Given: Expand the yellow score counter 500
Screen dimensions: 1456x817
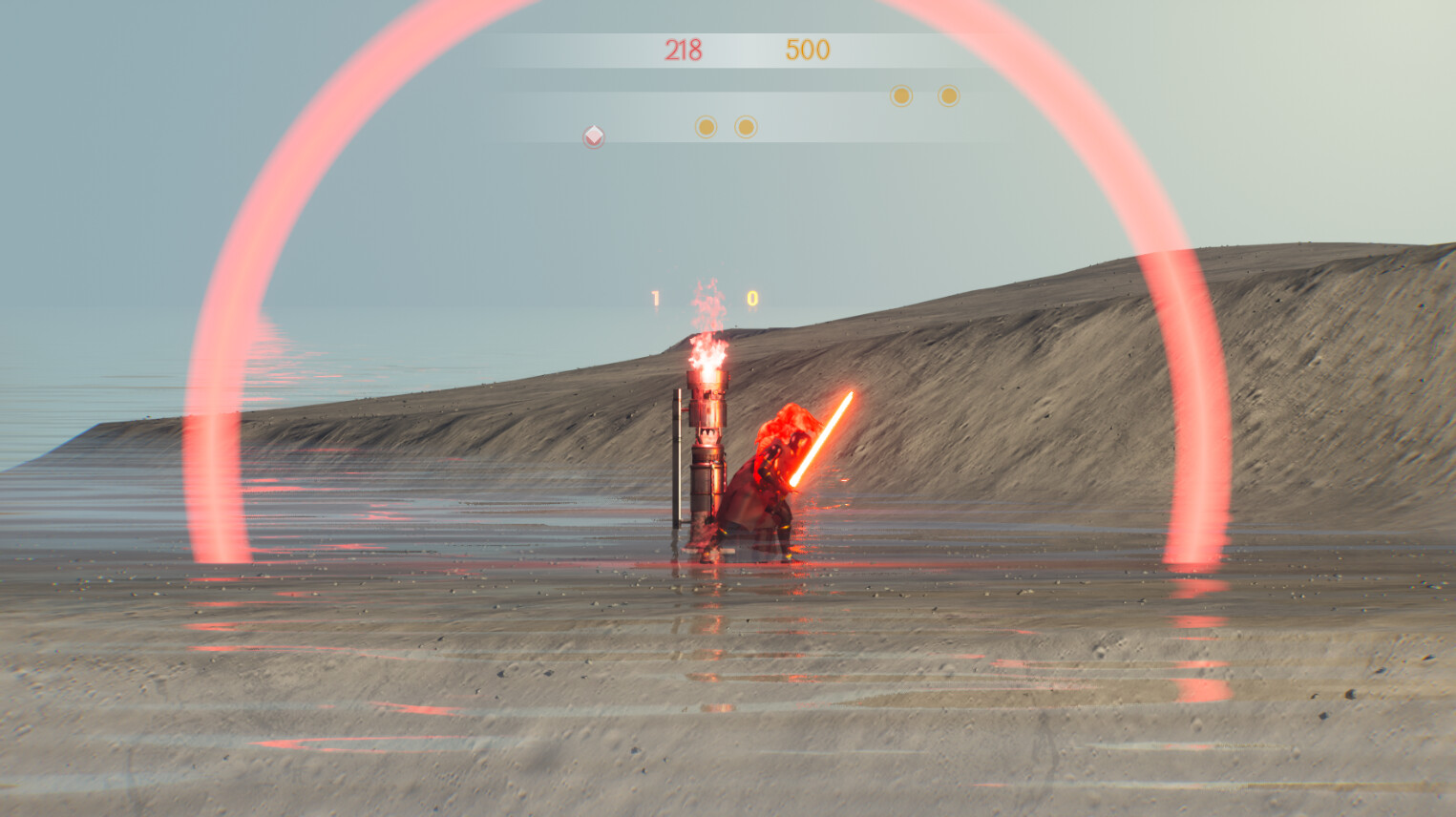Looking at the screenshot, I should tap(807, 50).
